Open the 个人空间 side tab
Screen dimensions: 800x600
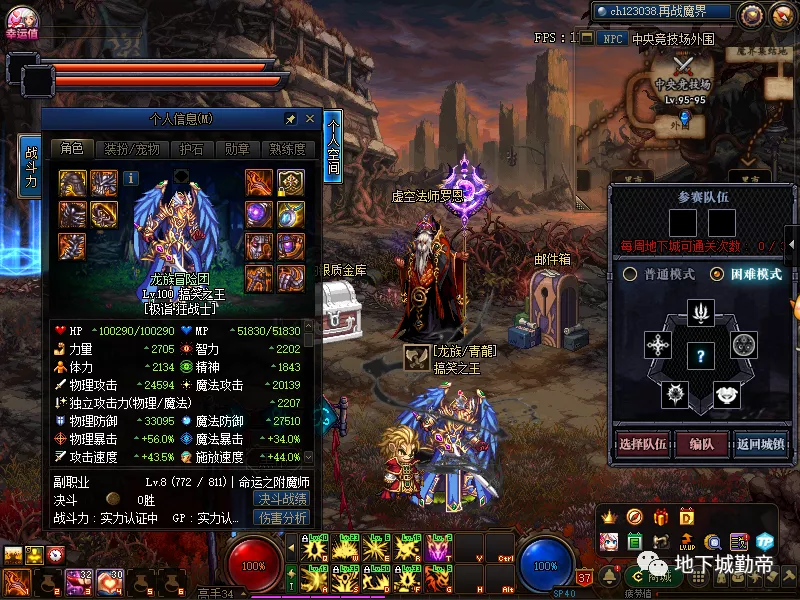(333, 147)
